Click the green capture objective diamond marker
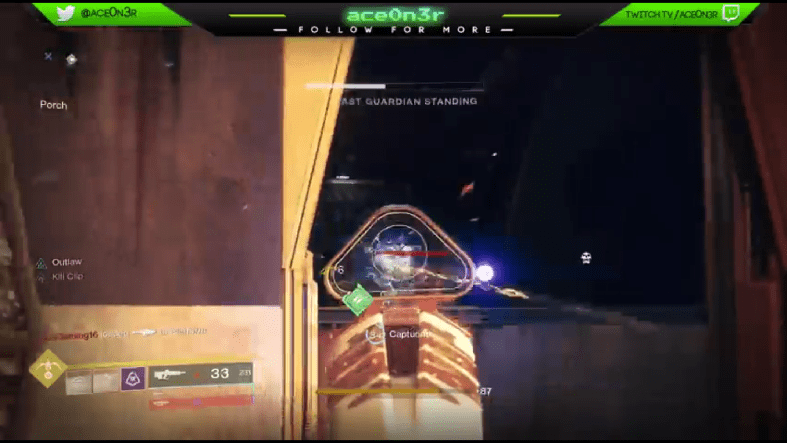787x443 pixels. pyautogui.click(x=358, y=298)
